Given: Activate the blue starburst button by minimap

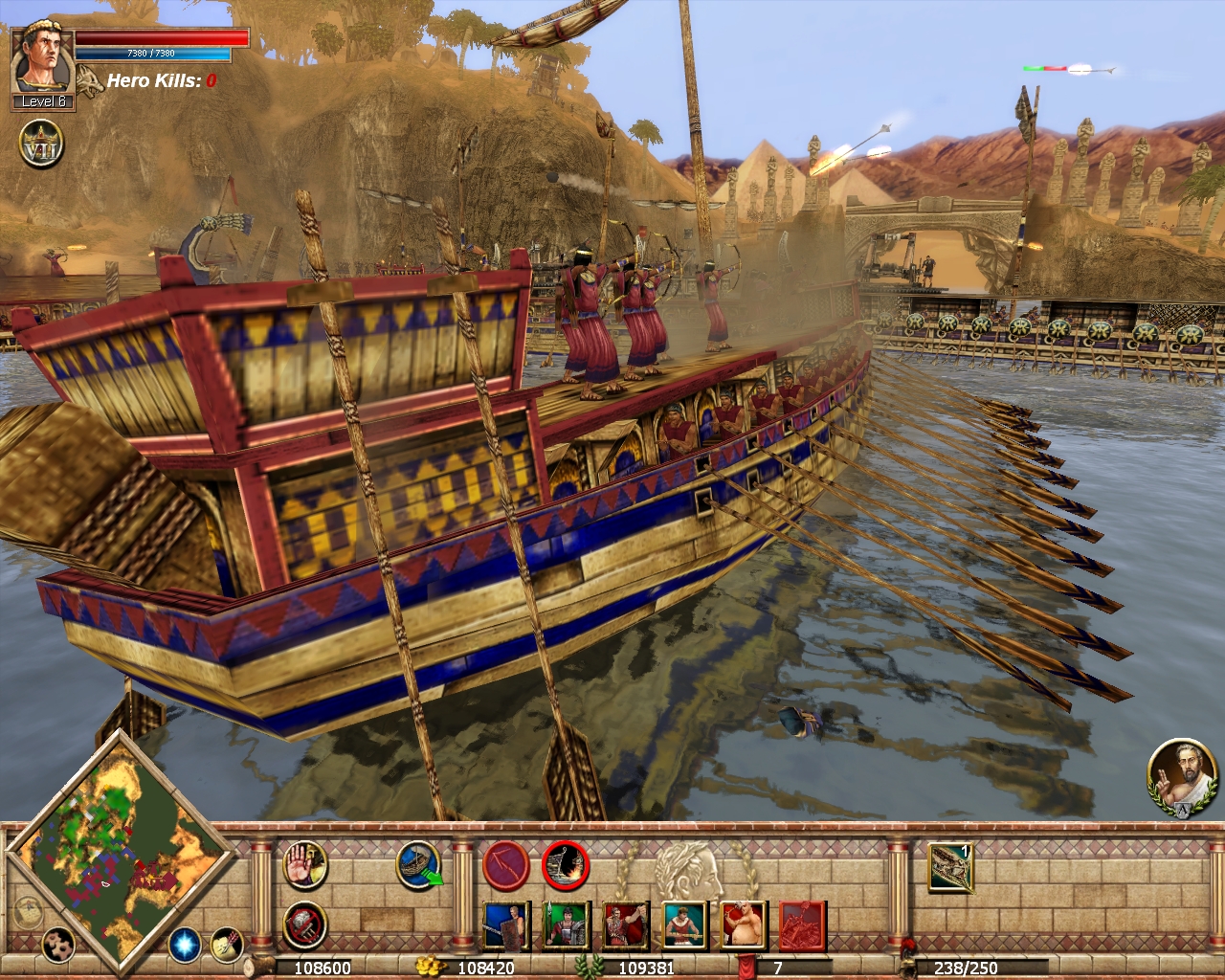Looking at the screenshot, I should point(185,945).
